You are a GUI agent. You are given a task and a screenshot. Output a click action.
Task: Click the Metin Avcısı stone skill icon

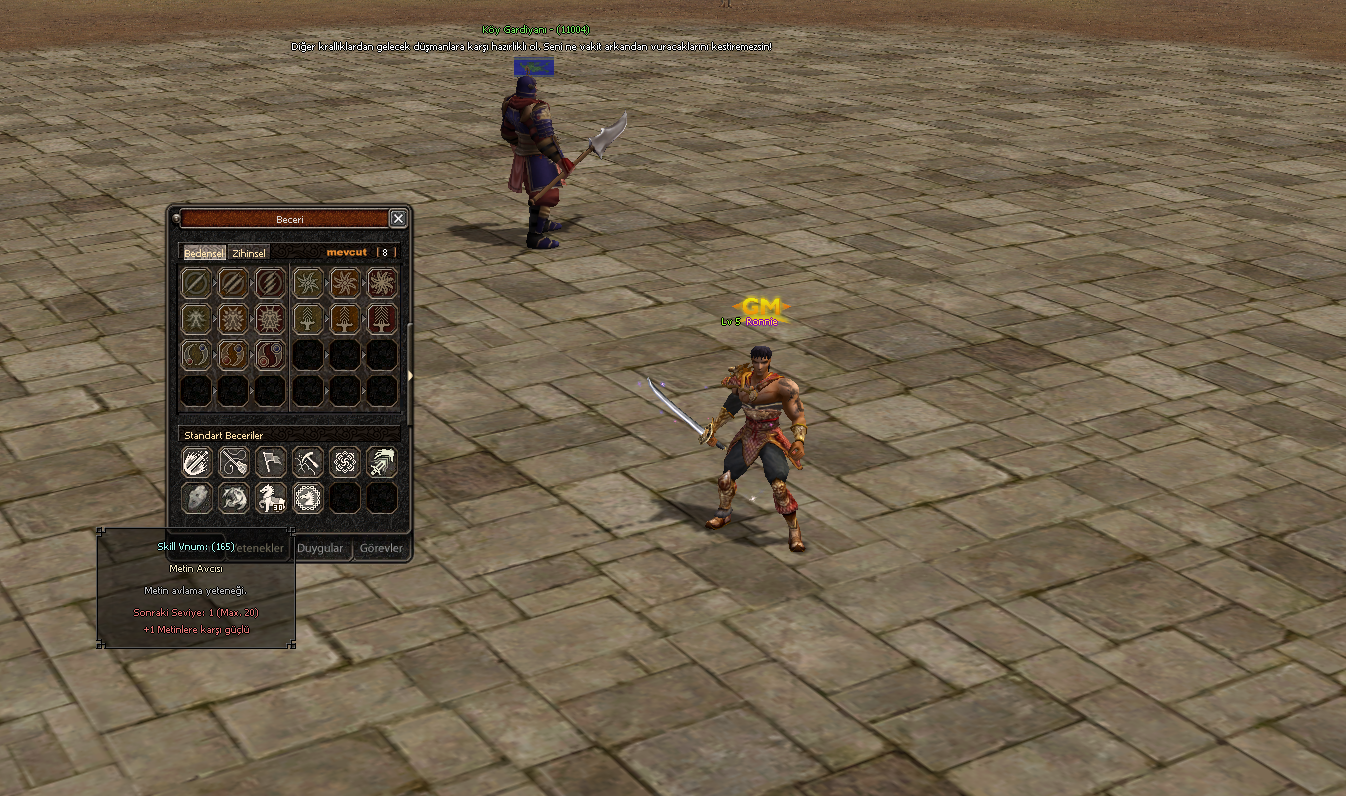[197, 497]
